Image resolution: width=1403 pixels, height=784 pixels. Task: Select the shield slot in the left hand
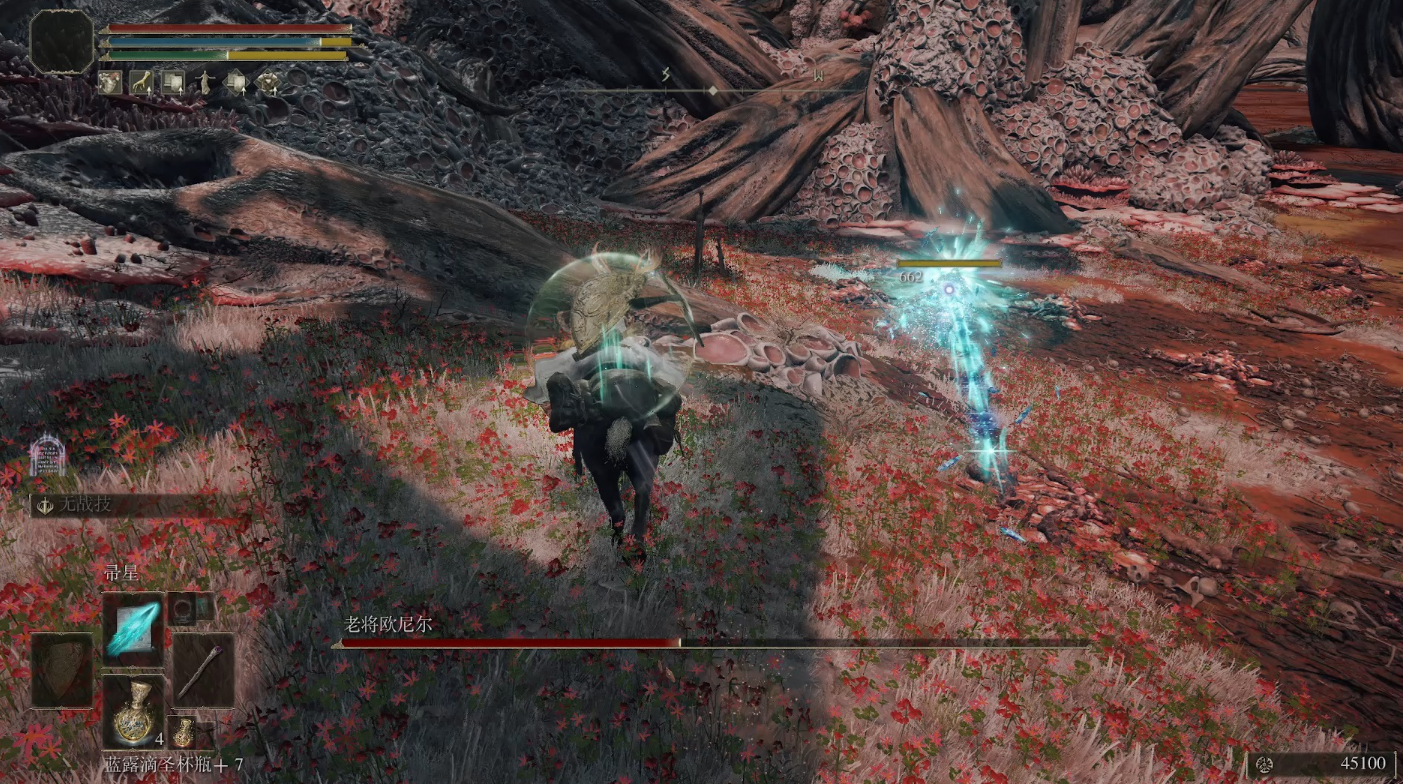point(62,669)
